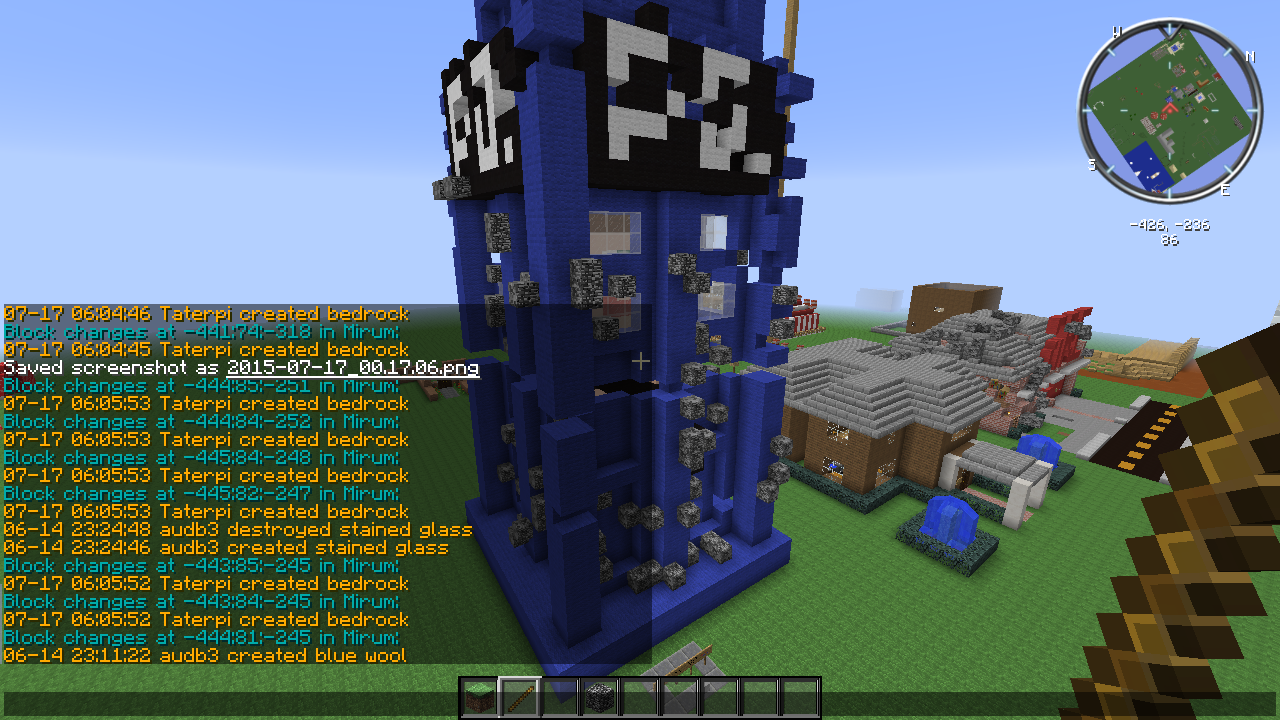Click the circular minimap

tap(1170, 110)
